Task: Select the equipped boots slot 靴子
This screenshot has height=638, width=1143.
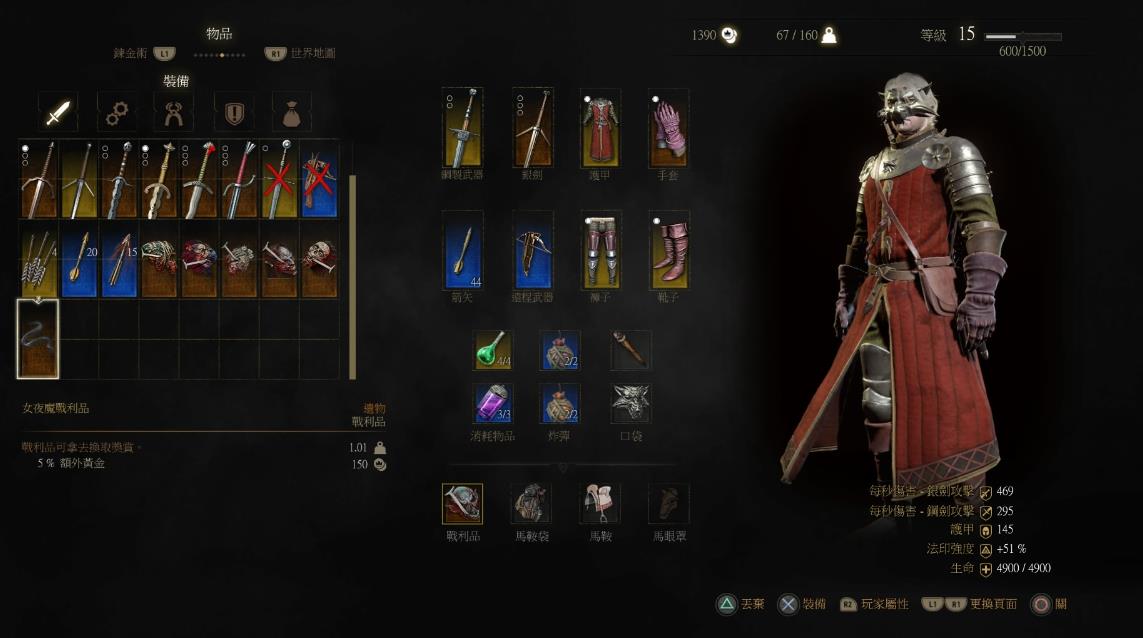Action: 668,249
